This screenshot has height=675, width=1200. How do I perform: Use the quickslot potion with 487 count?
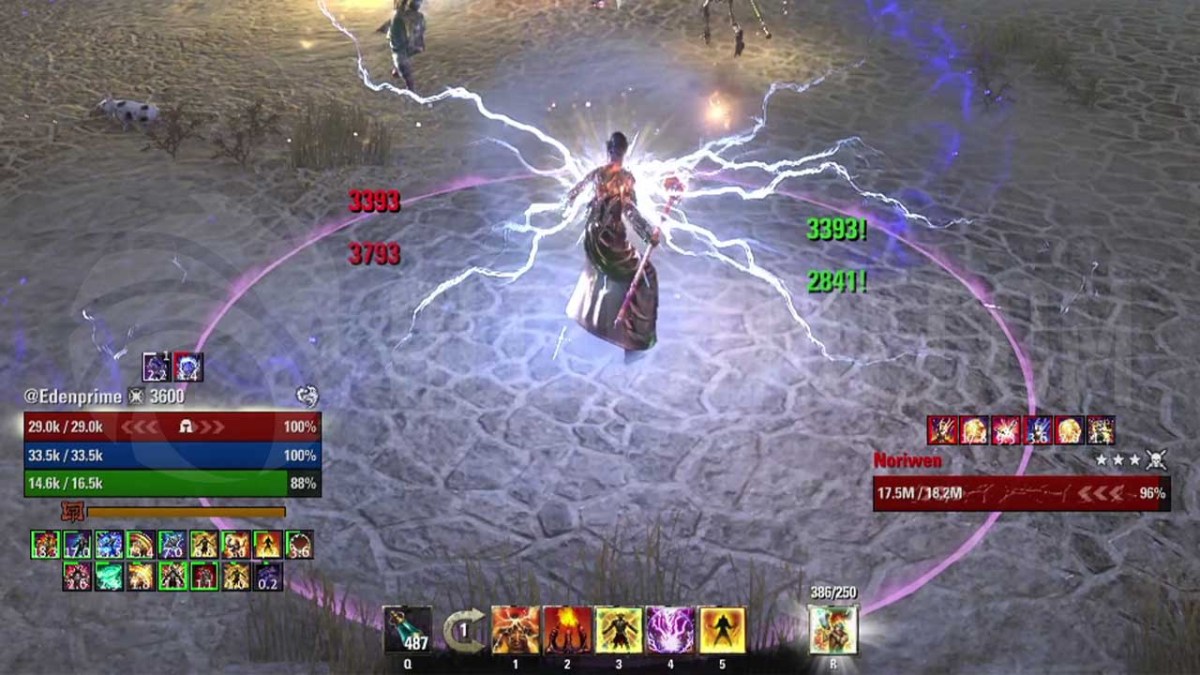click(407, 630)
